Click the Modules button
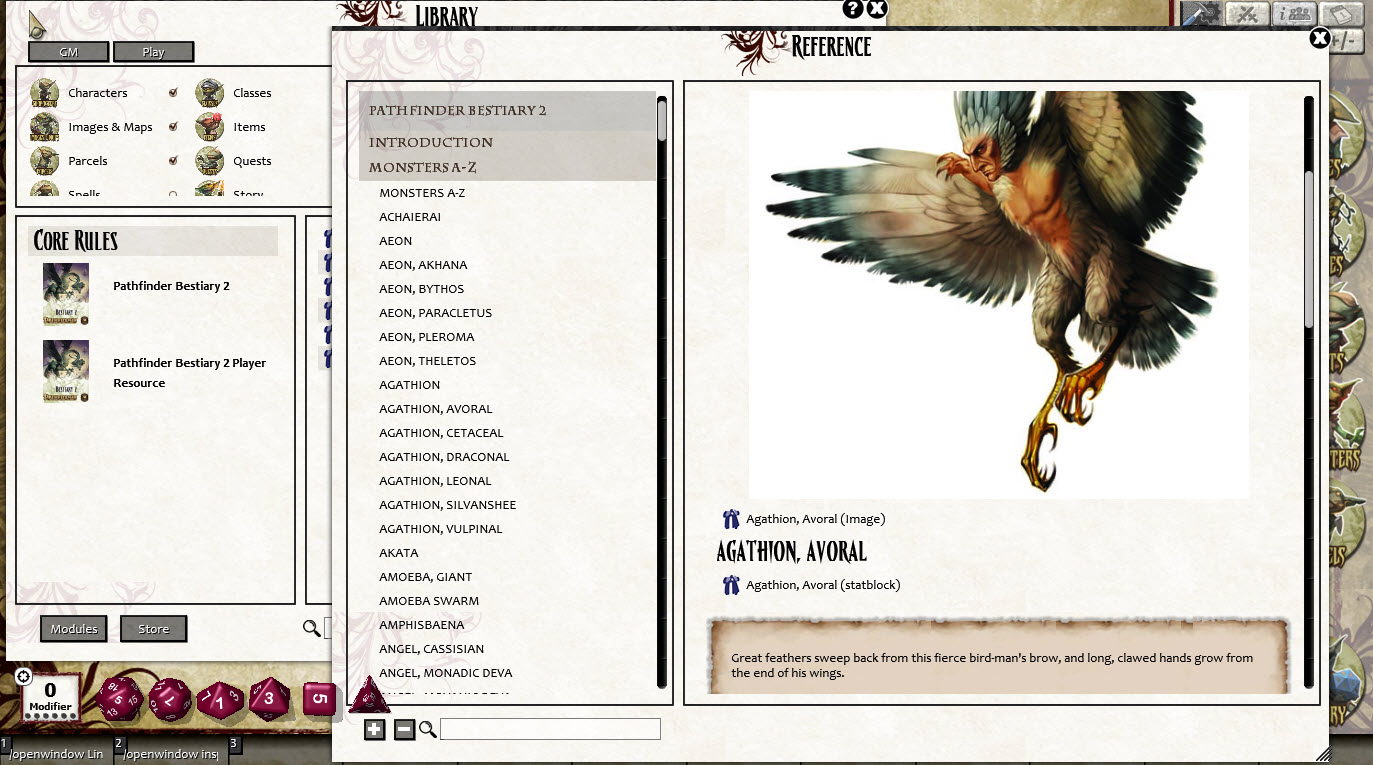 coord(73,629)
